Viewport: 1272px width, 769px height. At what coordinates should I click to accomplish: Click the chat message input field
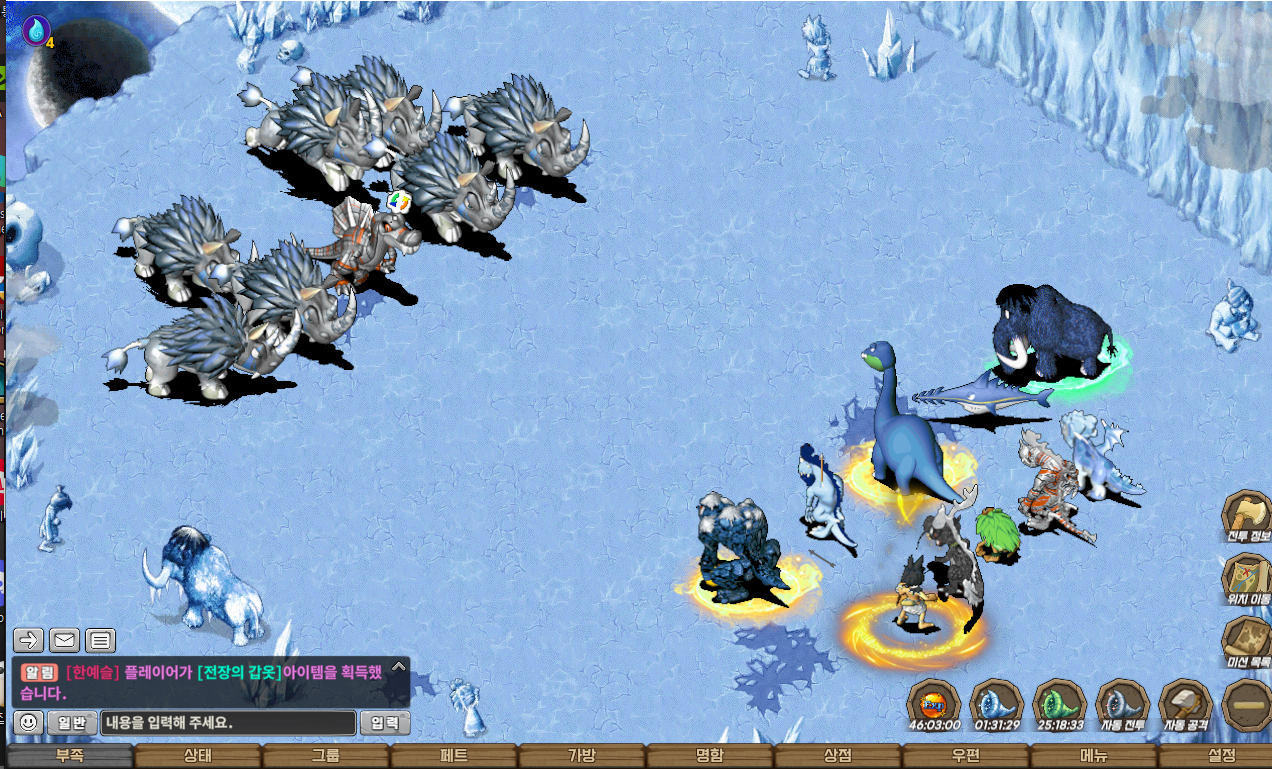228,722
